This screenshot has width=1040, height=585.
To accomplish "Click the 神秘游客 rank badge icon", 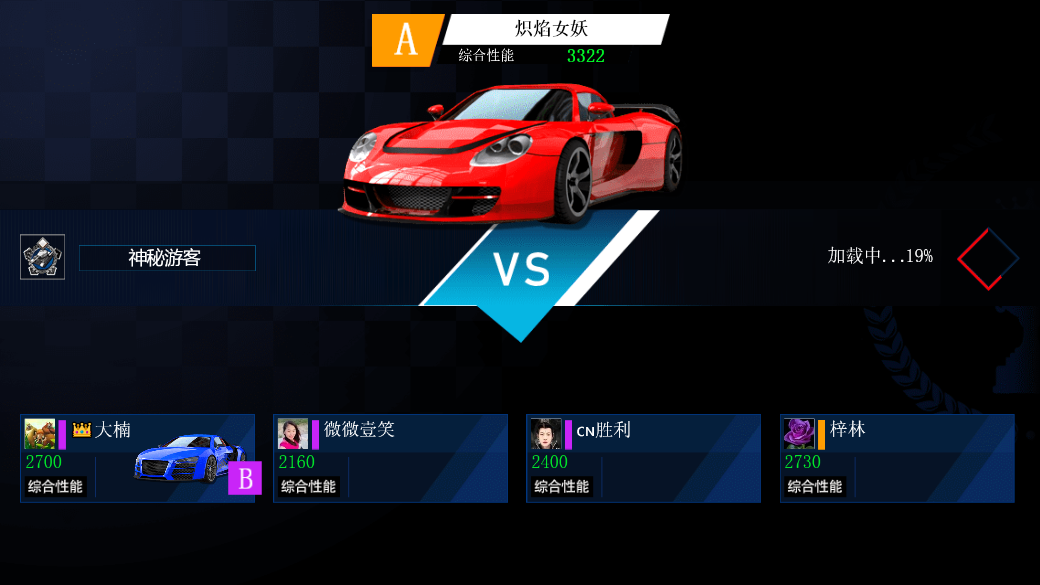I will (x=43, y=257).
